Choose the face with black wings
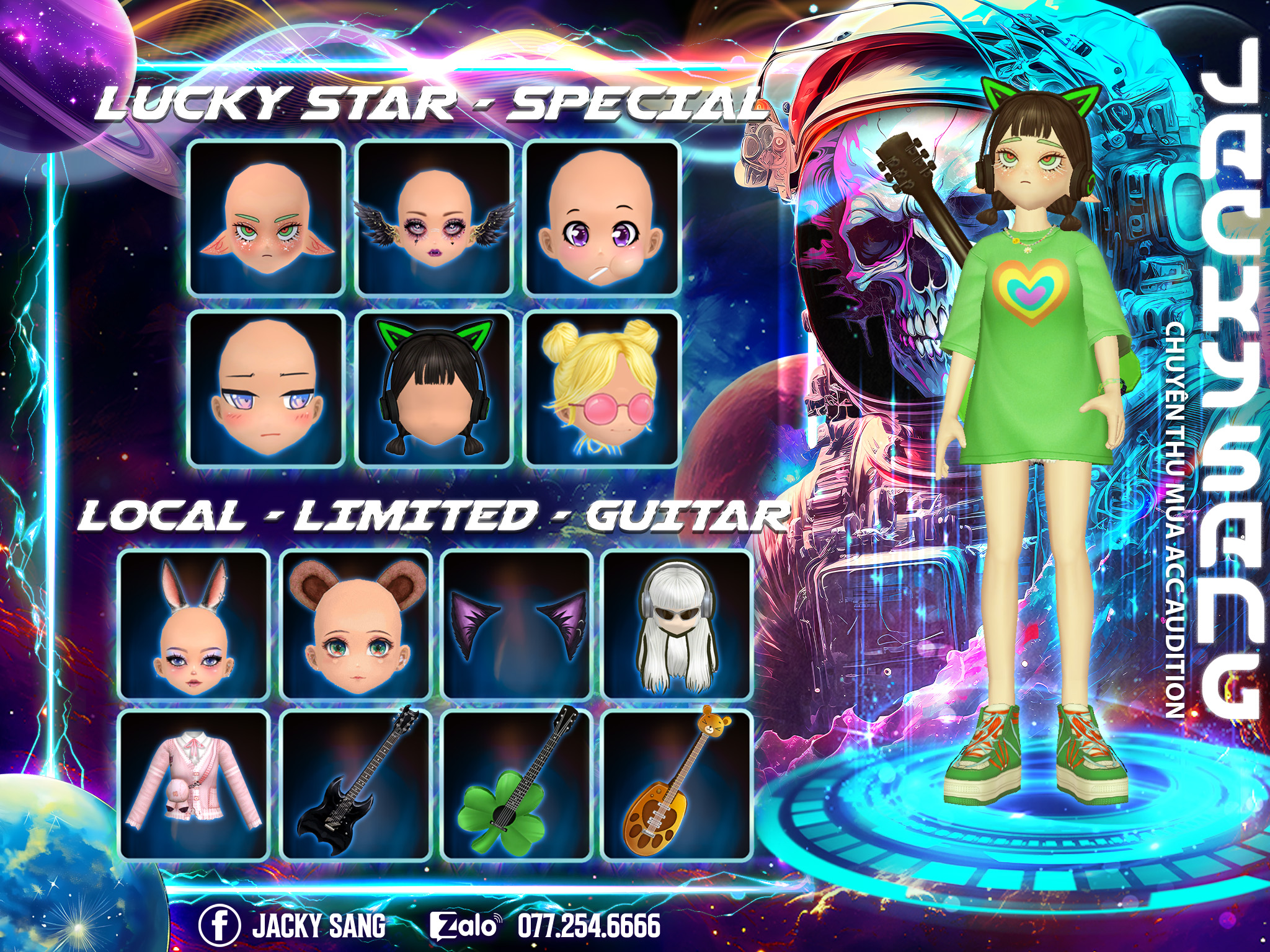 434,218
